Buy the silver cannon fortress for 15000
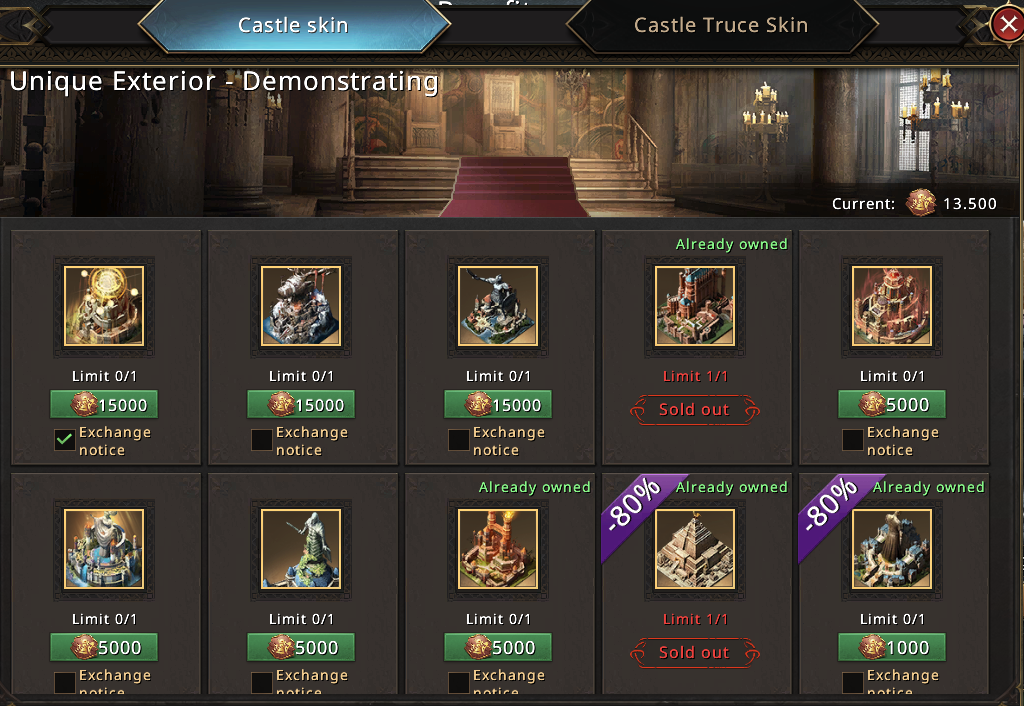Screen dimensions: 1024x706 (x=301, y=404)
